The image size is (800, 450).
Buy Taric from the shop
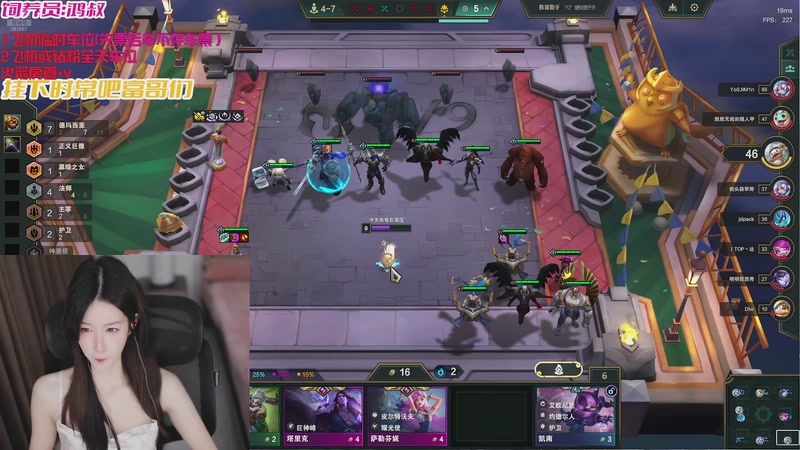coord(323,410)
